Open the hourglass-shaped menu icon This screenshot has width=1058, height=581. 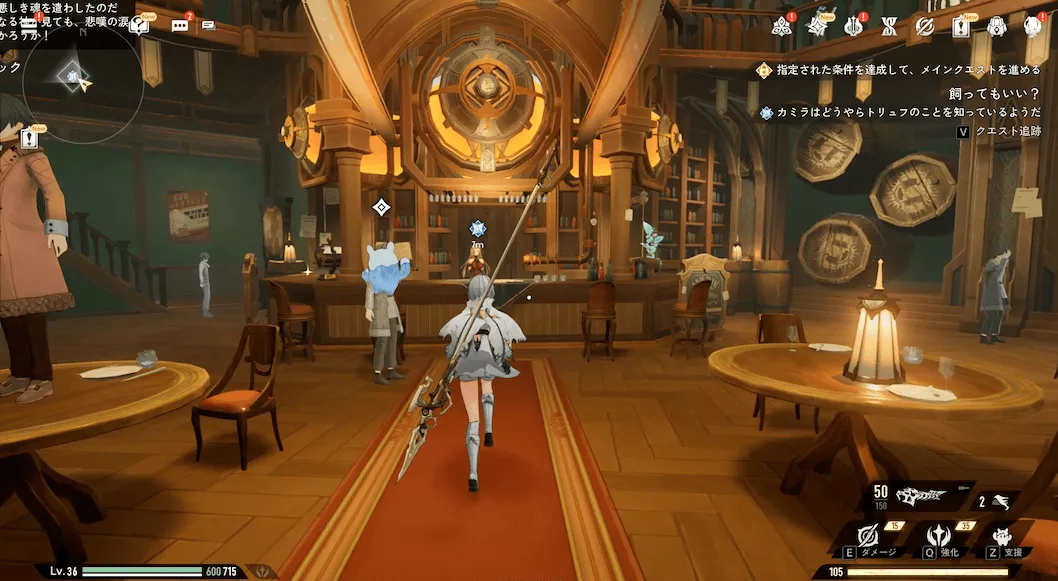click(889, 26)
